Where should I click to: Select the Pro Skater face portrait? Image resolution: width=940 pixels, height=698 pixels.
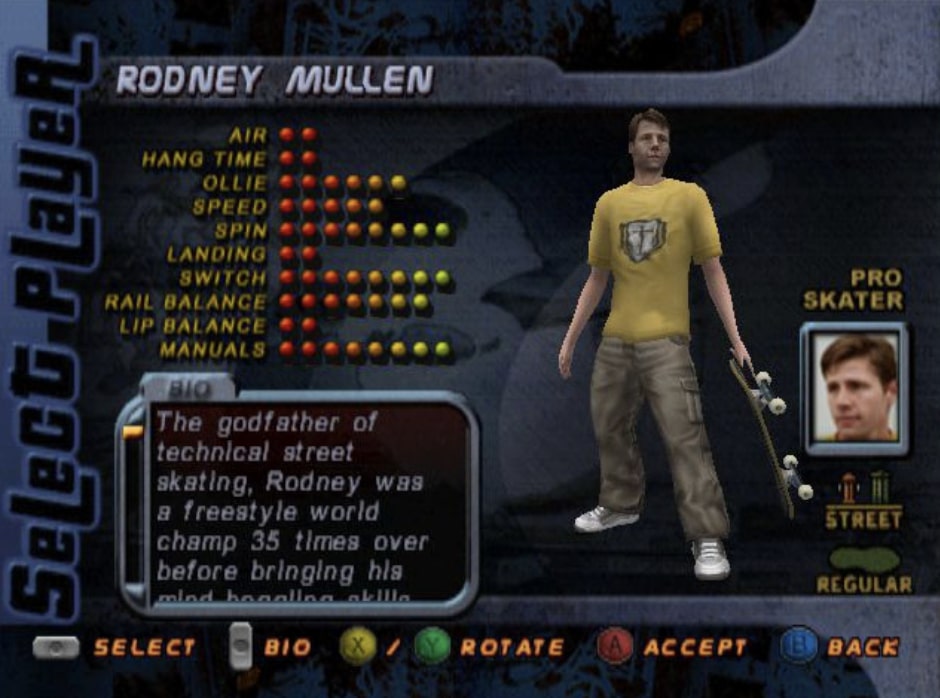click(854, 388)
